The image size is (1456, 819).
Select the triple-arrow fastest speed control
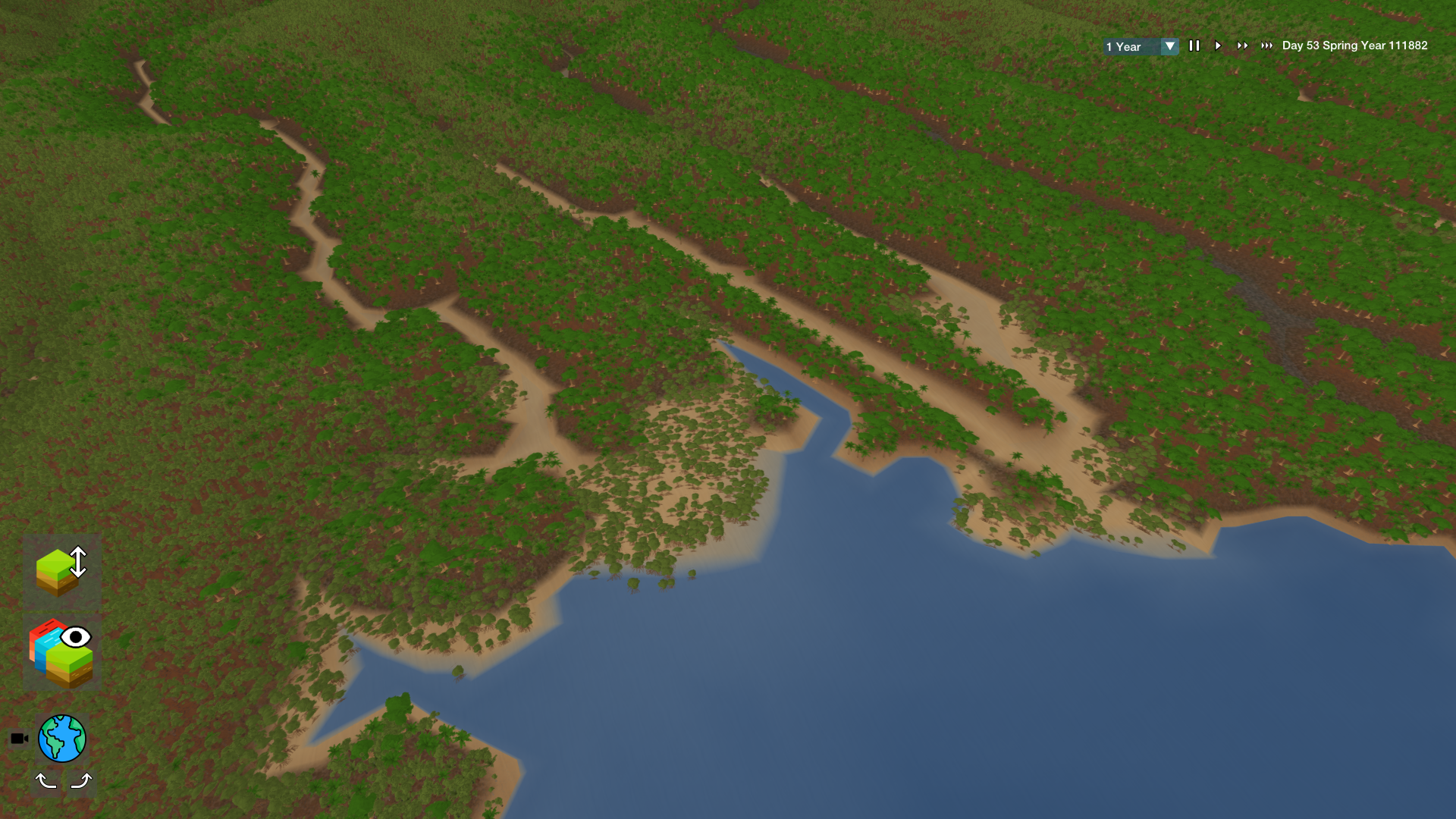[x=1267, y=45]
